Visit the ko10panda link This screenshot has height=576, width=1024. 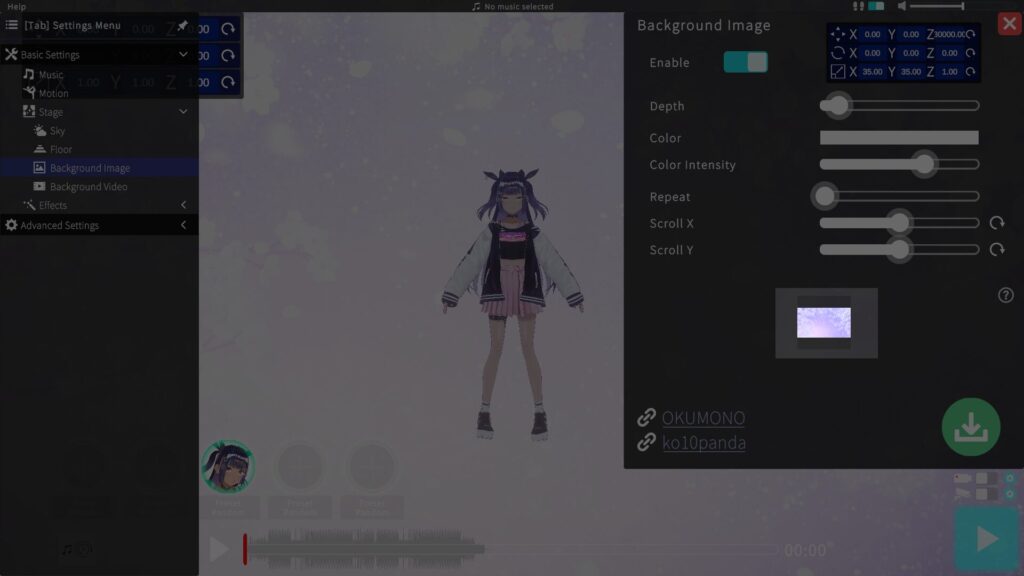point(703,442)
